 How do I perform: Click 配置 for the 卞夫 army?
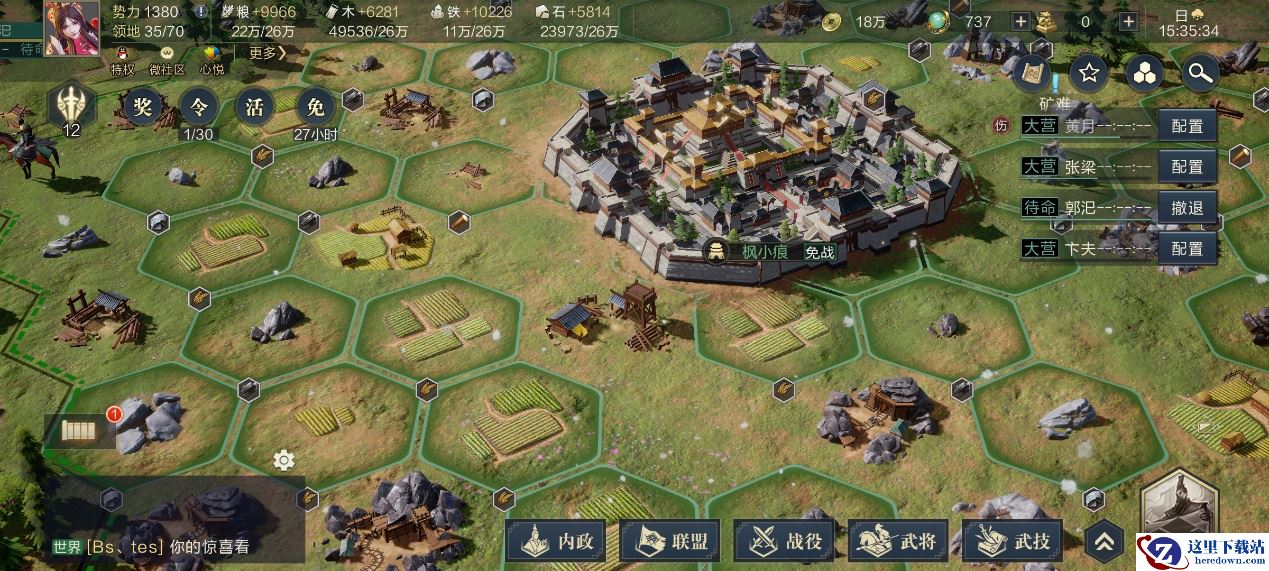pyautogui.click(x=1187, y=248)
